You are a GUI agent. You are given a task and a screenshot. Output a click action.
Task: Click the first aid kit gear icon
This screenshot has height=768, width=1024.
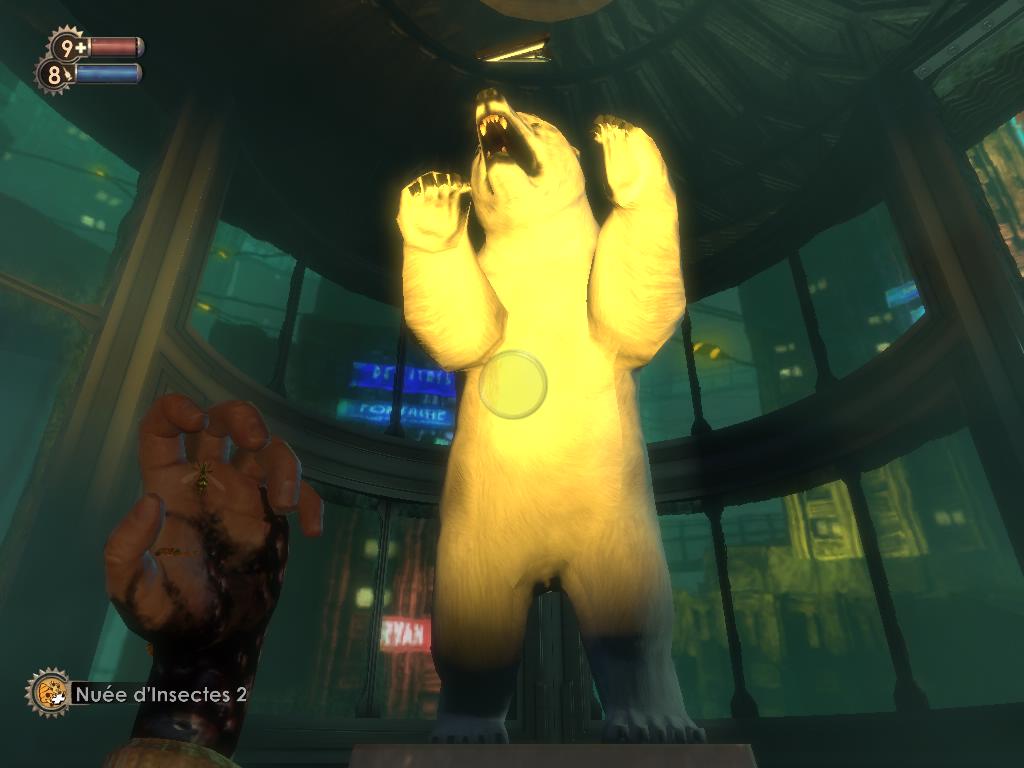(x=67, y=46)
